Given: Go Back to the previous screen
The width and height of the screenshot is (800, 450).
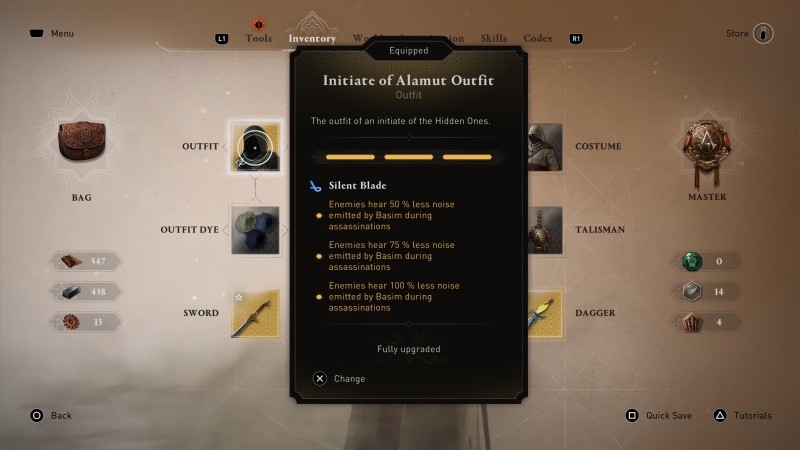Looking at the screenshot, I should coord(50,415).
